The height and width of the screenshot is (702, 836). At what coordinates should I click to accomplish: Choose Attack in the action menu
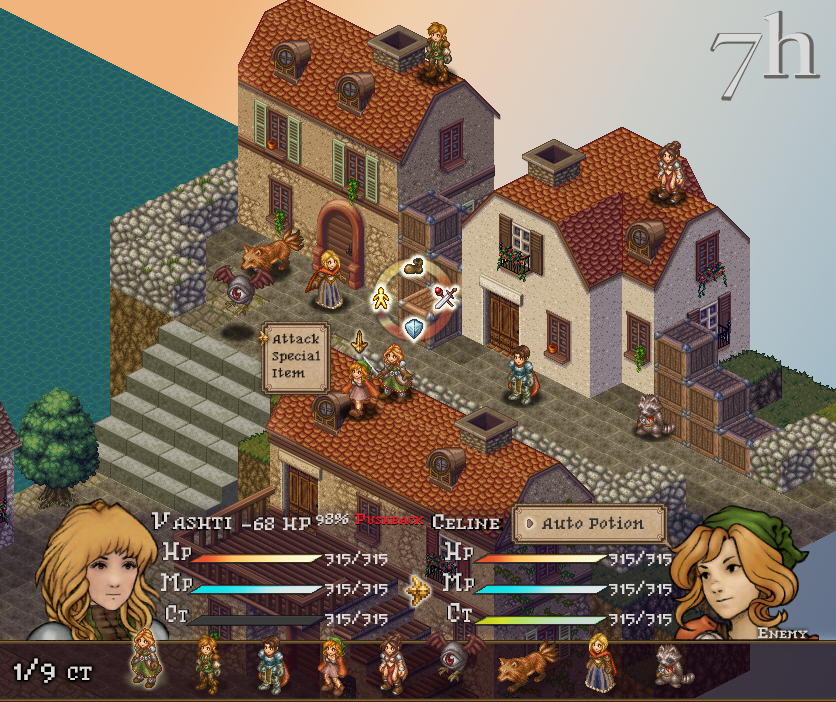click(x=296, y=339)
